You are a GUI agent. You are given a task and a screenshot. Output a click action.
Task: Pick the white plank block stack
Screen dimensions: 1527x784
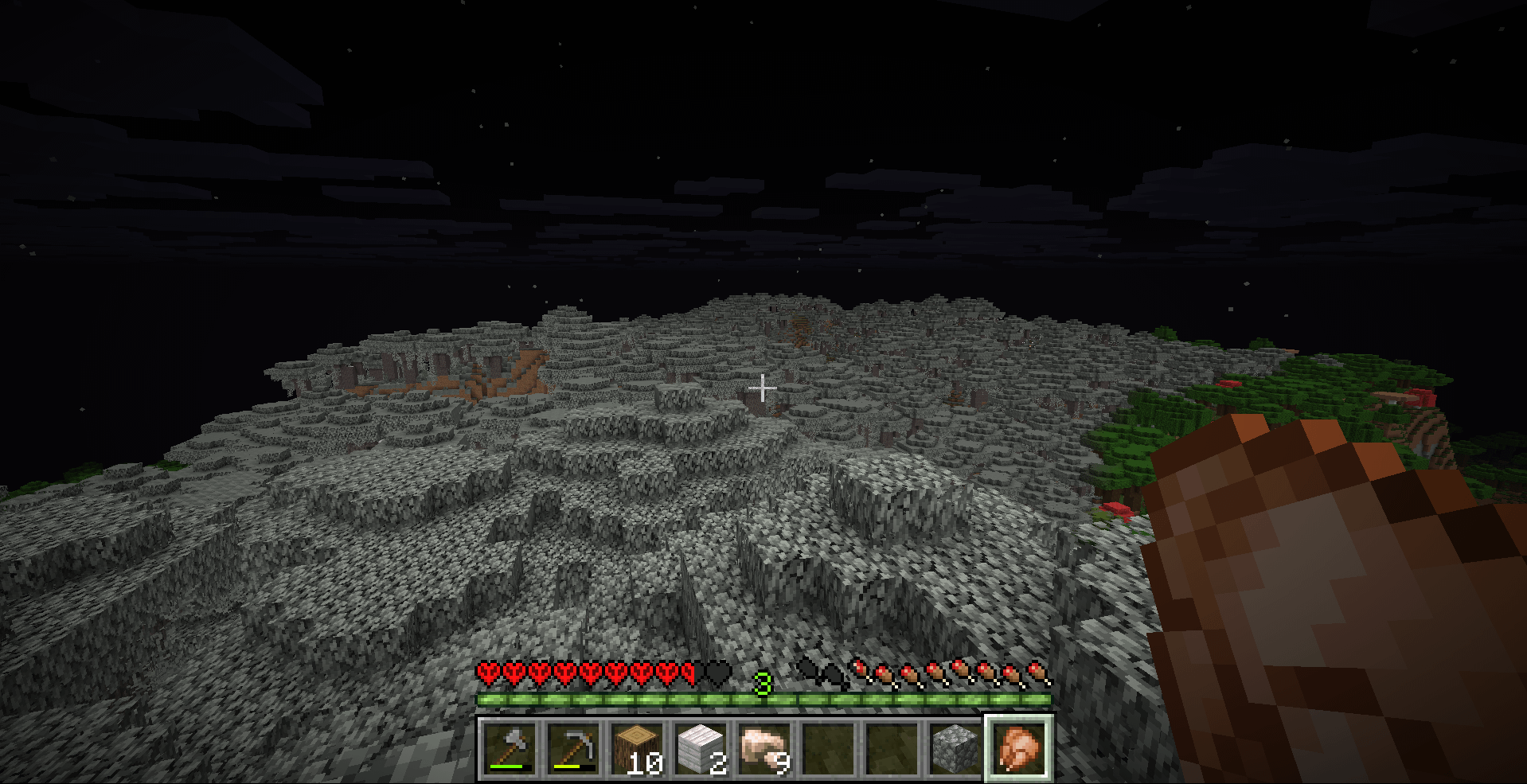(x=701, y=748)
